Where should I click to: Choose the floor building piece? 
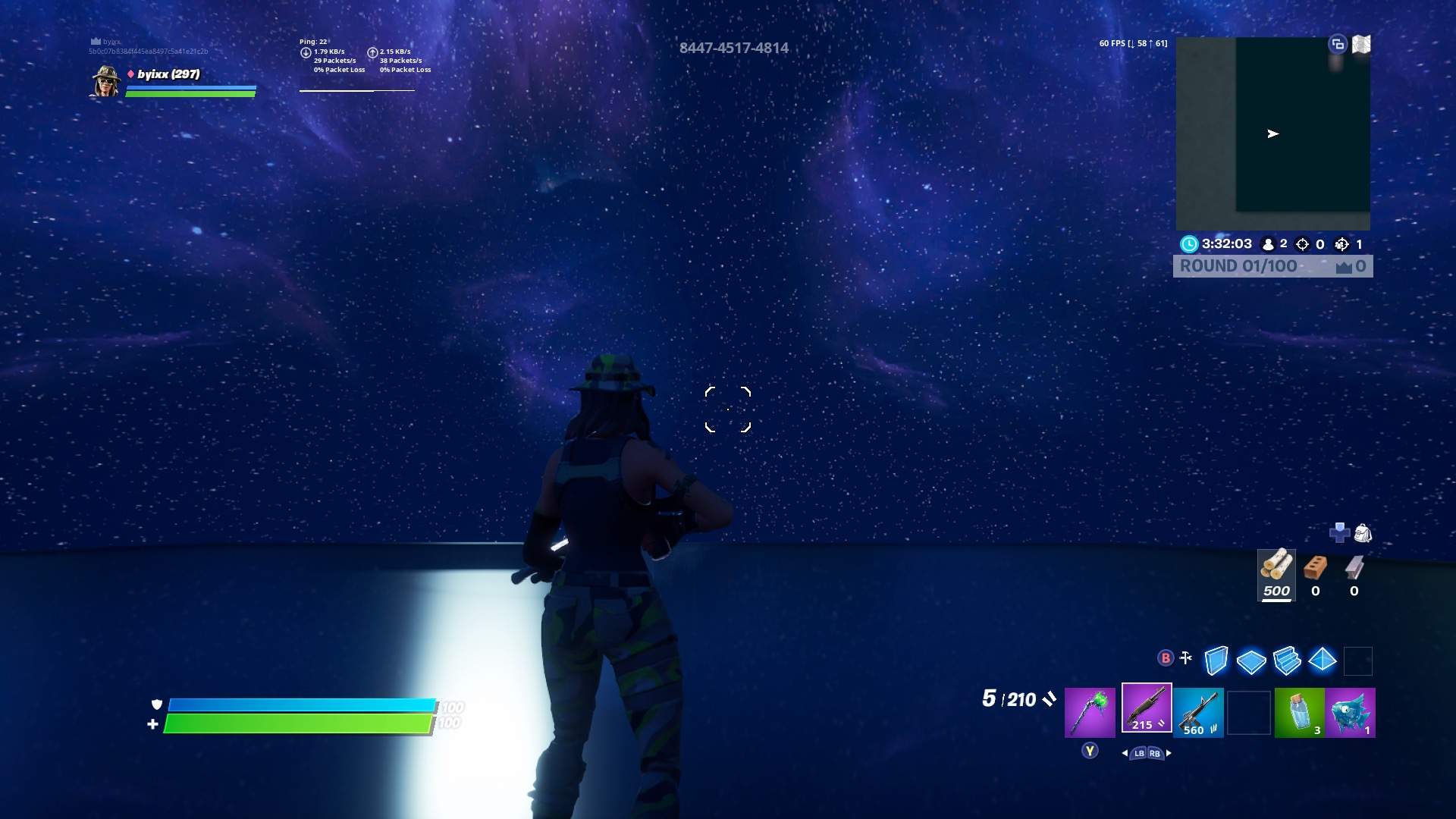tap(1250, 661)
